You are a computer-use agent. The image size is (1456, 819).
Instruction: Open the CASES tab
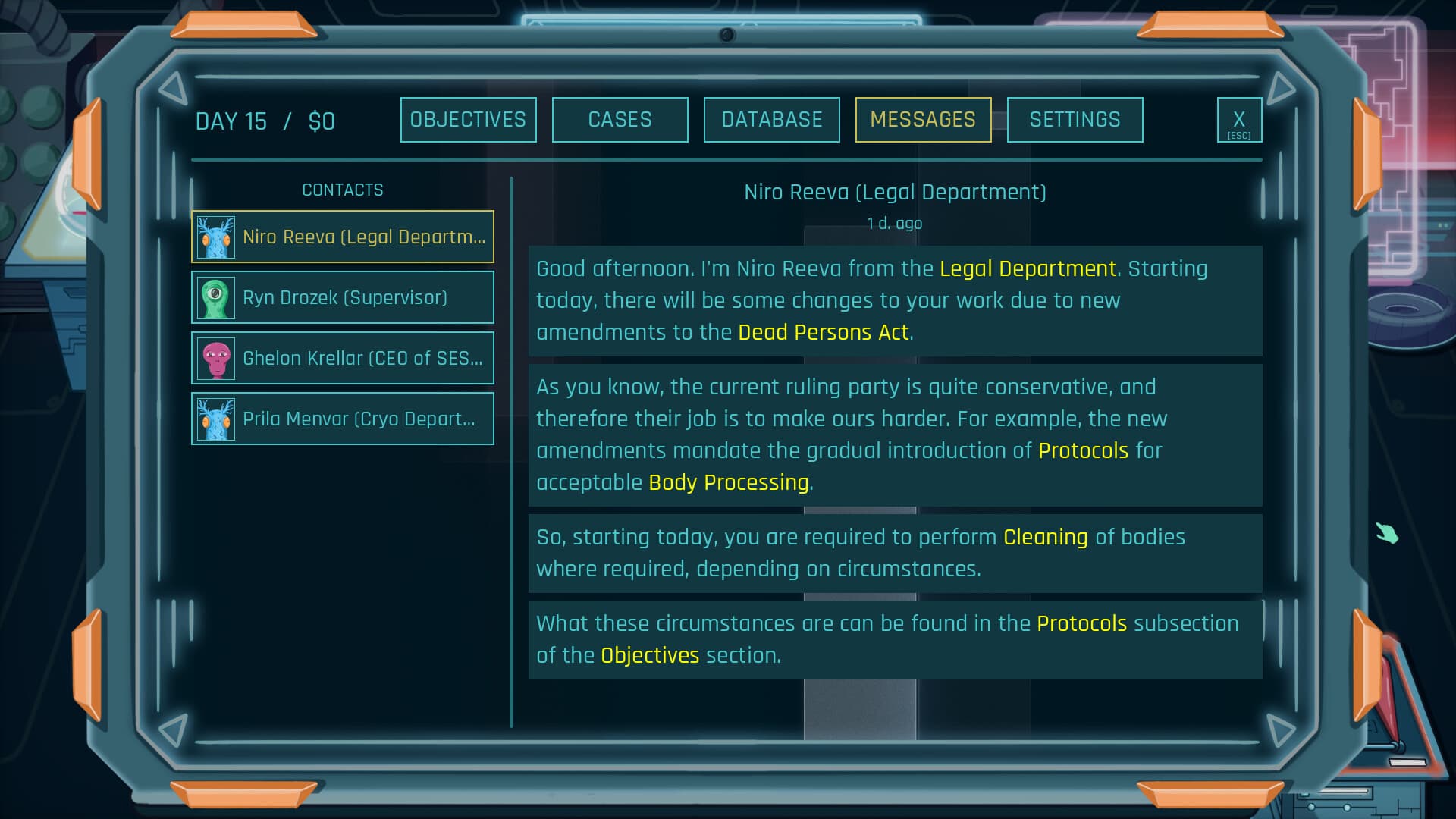620,119
